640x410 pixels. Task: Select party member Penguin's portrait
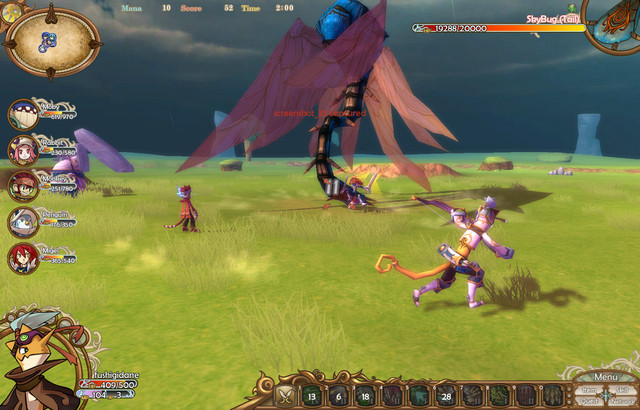[23, 222]
